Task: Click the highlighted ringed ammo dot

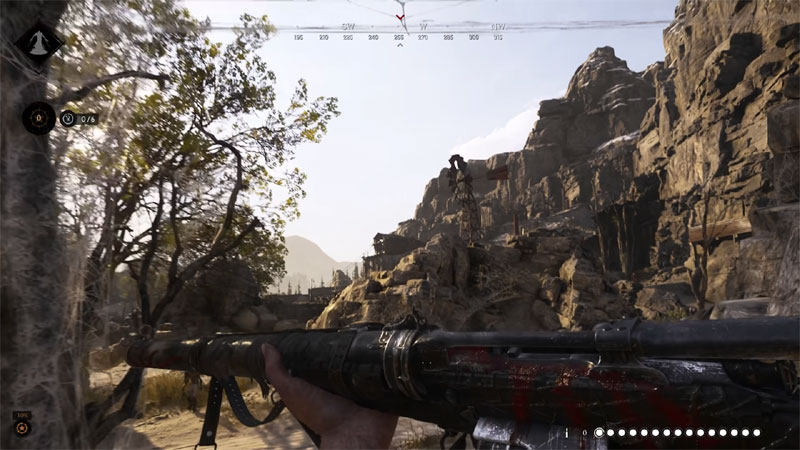Action: click(599, 433)
